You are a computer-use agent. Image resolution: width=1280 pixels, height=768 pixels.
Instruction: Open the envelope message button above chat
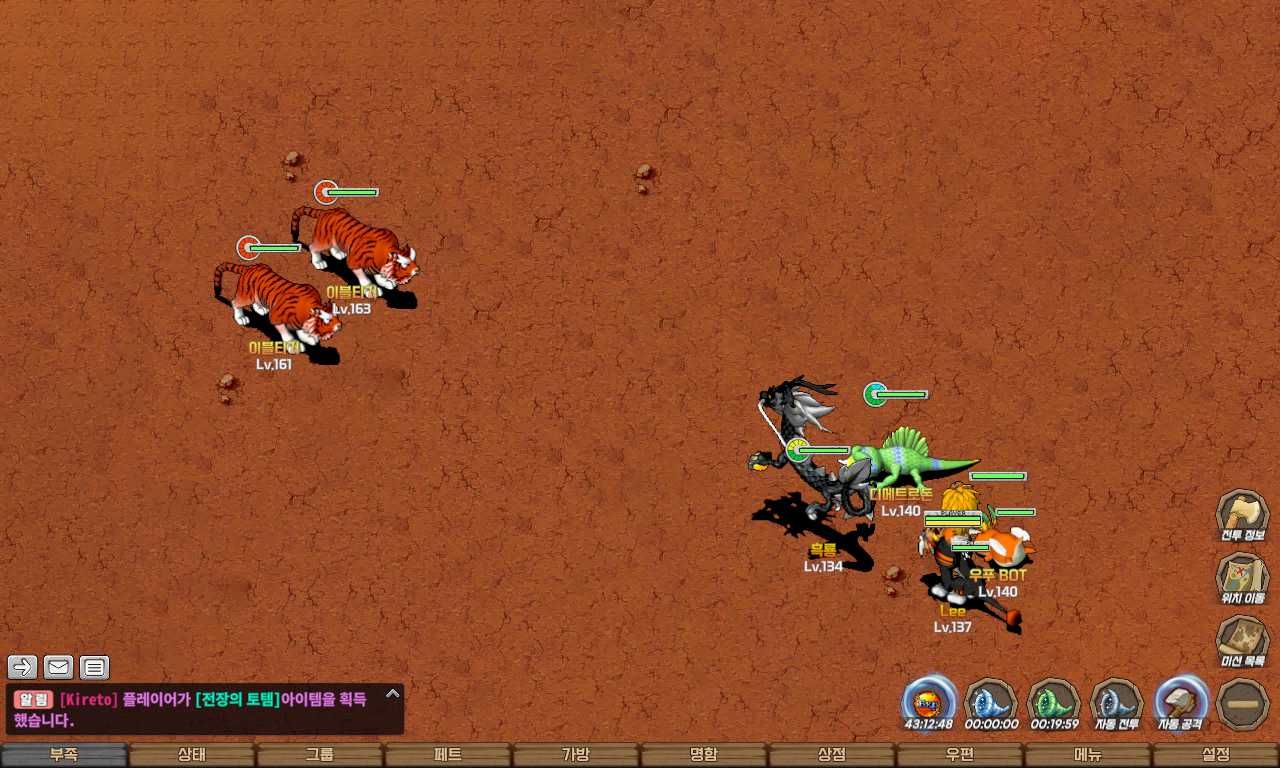pyautogui.click(x=59, y=667)
